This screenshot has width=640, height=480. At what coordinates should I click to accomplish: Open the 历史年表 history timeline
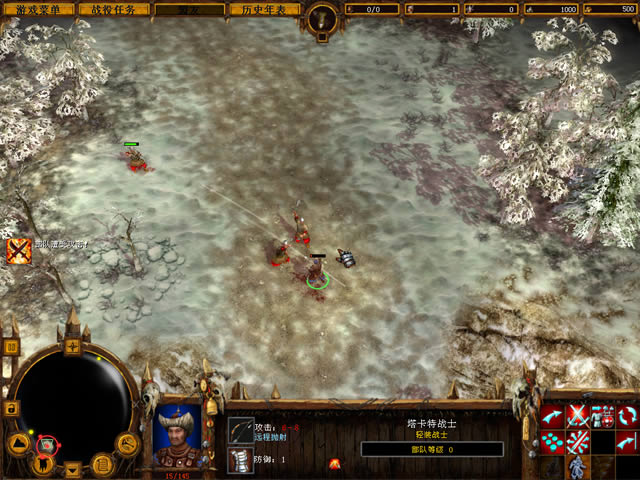pyautogui.click(x=263, y=9)
